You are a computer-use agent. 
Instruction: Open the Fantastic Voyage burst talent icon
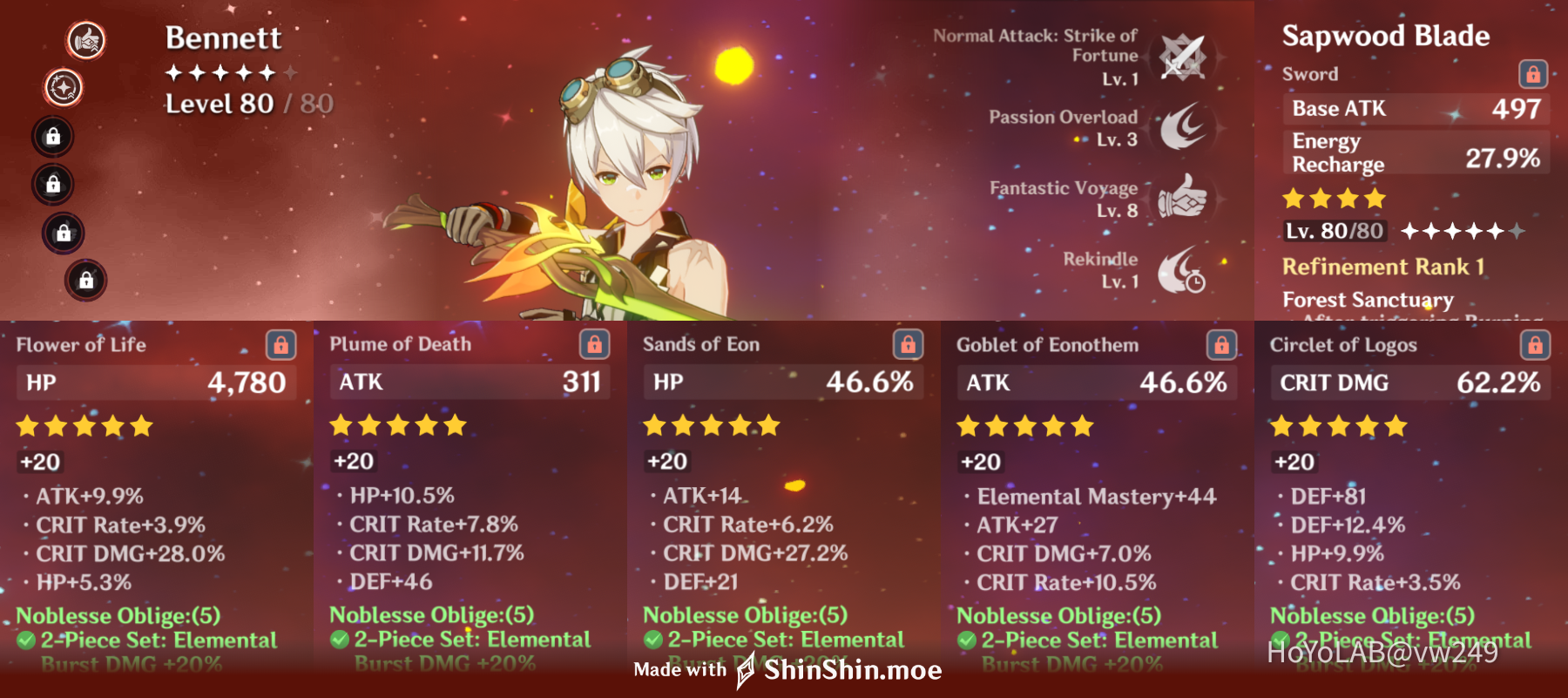1182,200
